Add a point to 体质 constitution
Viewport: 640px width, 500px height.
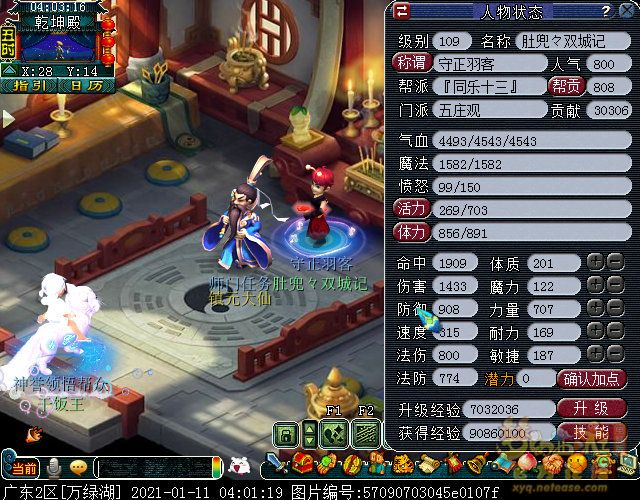coord(595,263)
